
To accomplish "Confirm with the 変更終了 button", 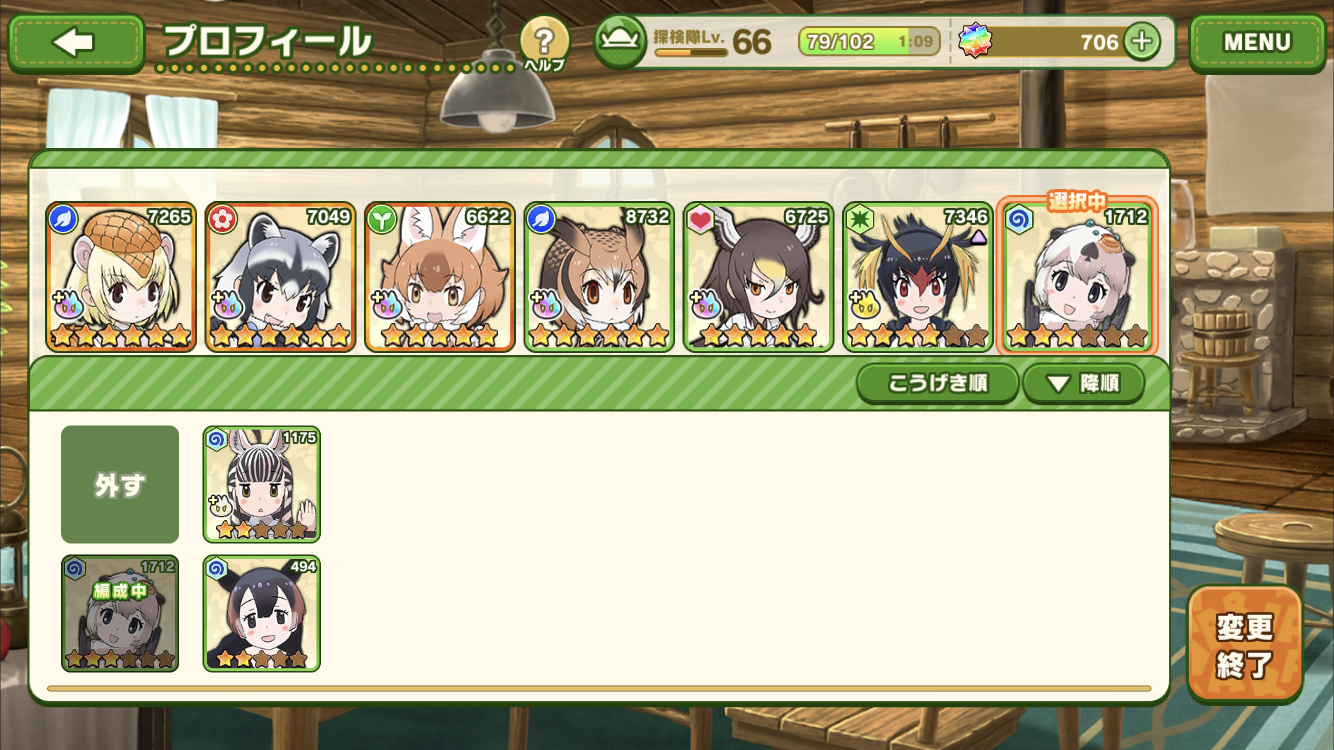I will click(x=1245, y=645).
